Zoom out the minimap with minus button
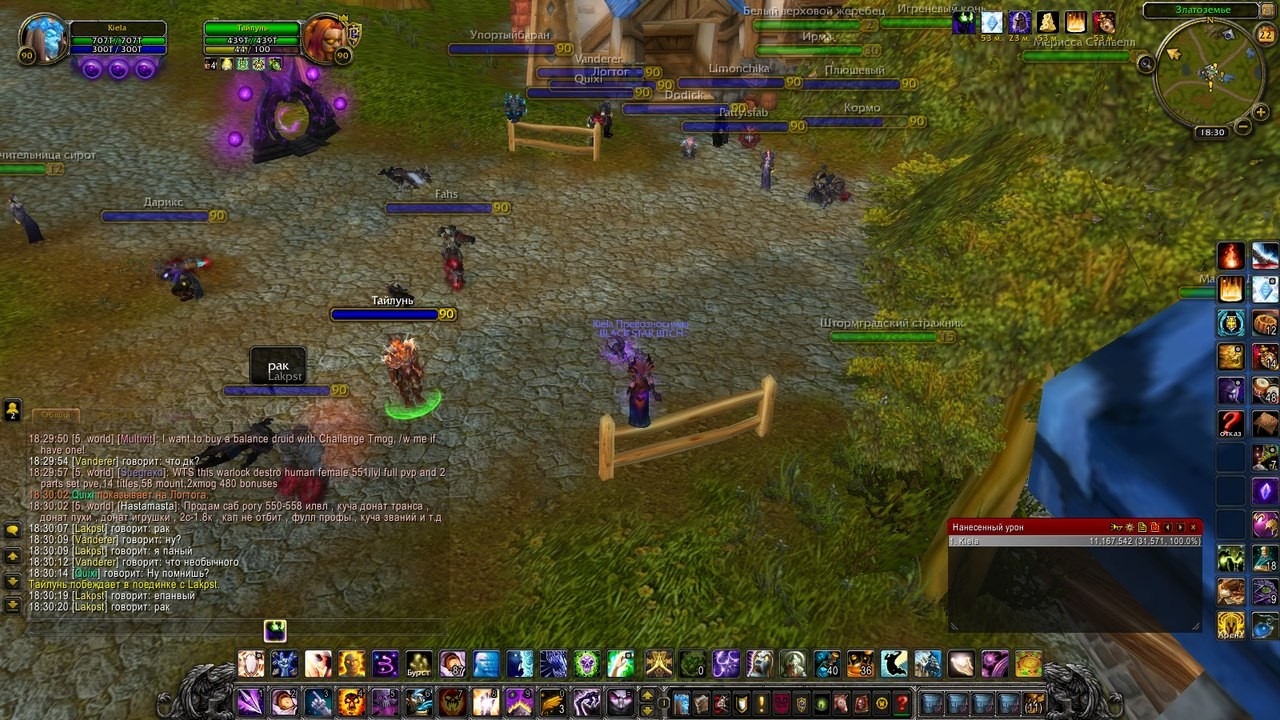The width and height of the screenshot is (1280, 720). pos(1242,127)
